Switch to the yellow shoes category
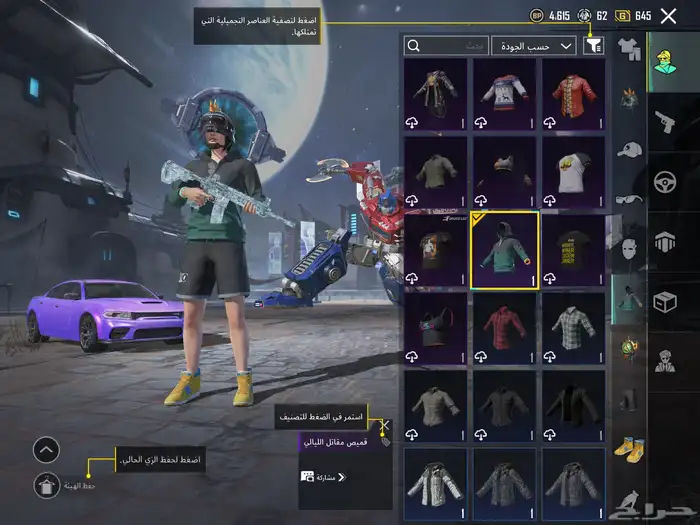The height and width of the screenshot is (525, 700). coord(629,448)
